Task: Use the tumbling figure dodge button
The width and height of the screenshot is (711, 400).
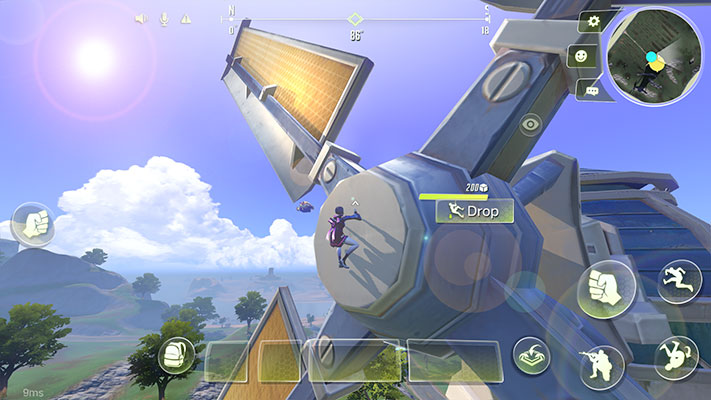Action: [676, 357]
